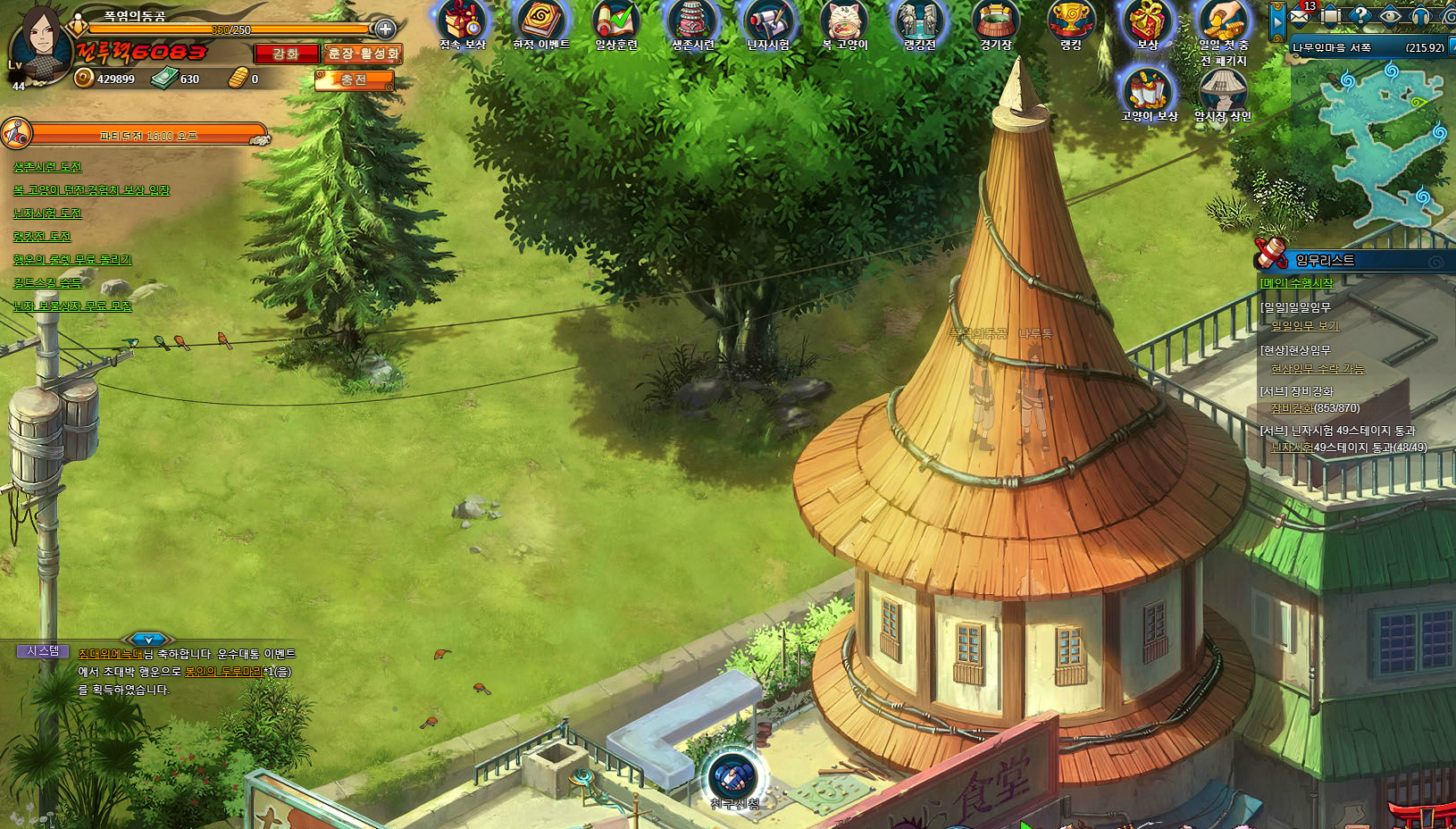1456x829 pixels.
Task: Click the plus button beside the stamina bar
Action: (385, 29)
